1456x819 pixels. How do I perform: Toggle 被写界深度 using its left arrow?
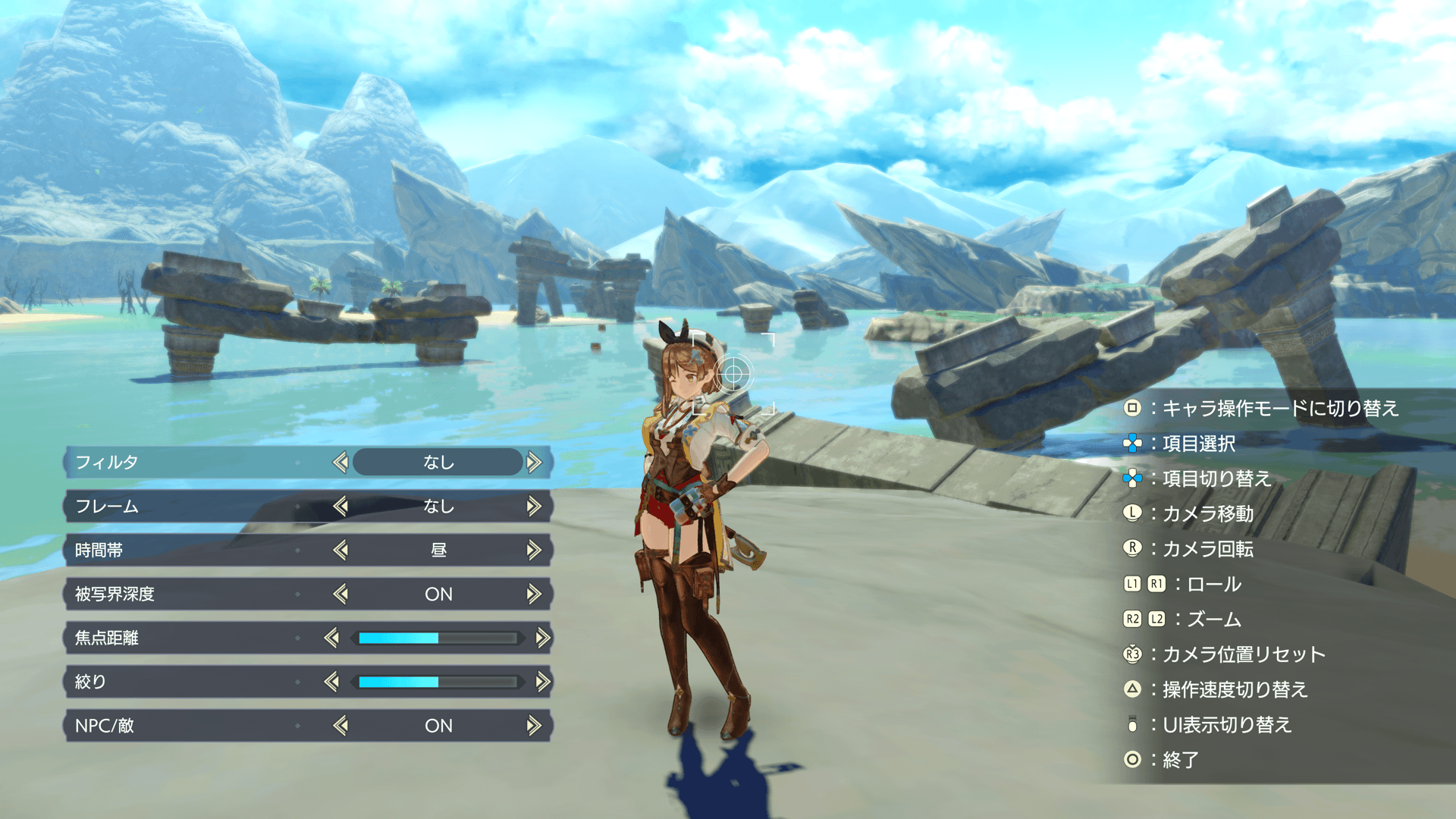[x=340, y=594]
